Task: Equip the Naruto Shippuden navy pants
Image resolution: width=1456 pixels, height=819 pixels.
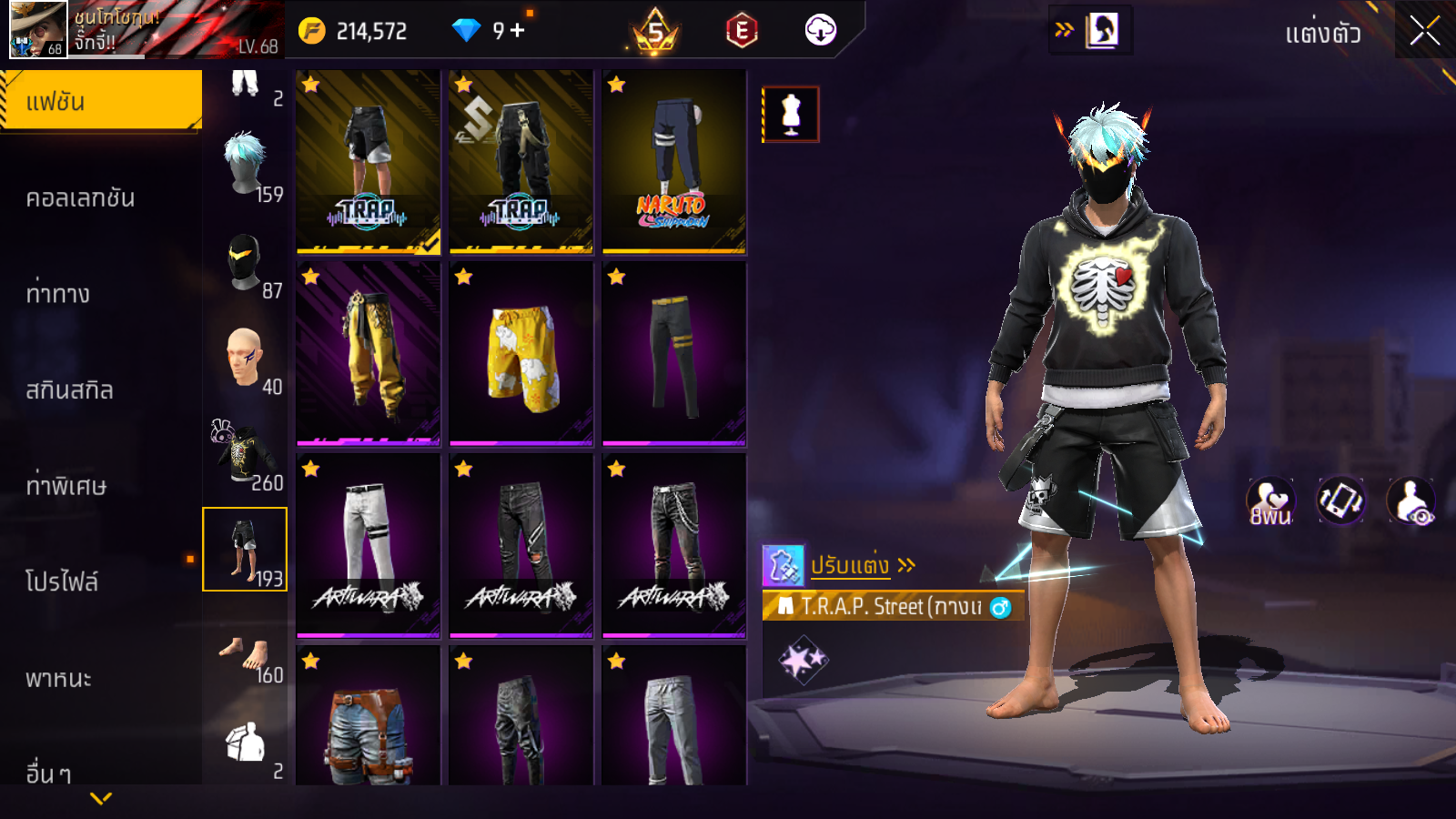Action: tap(674, 162)
